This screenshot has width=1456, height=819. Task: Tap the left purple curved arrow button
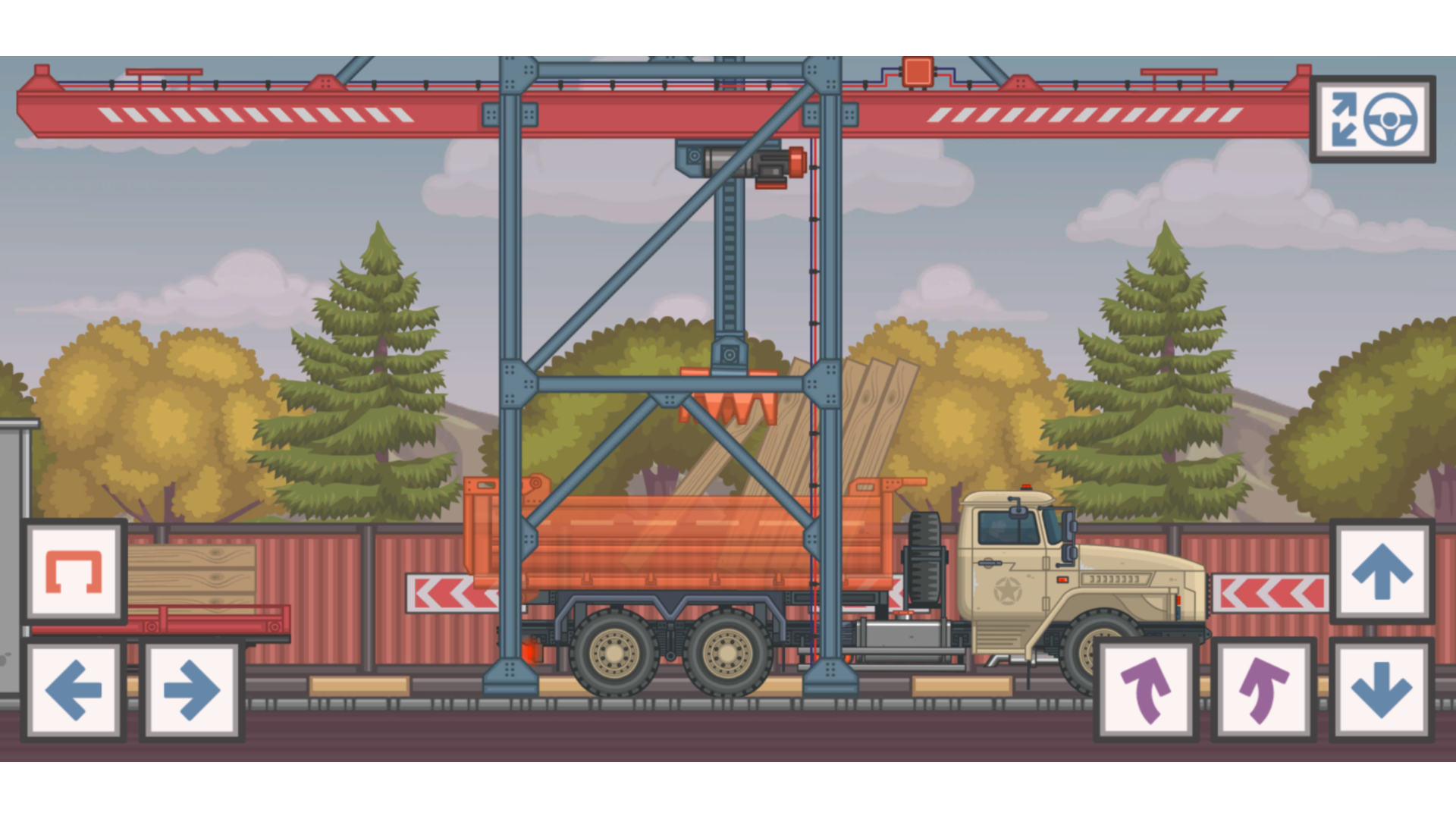[x=1145, y=686]
